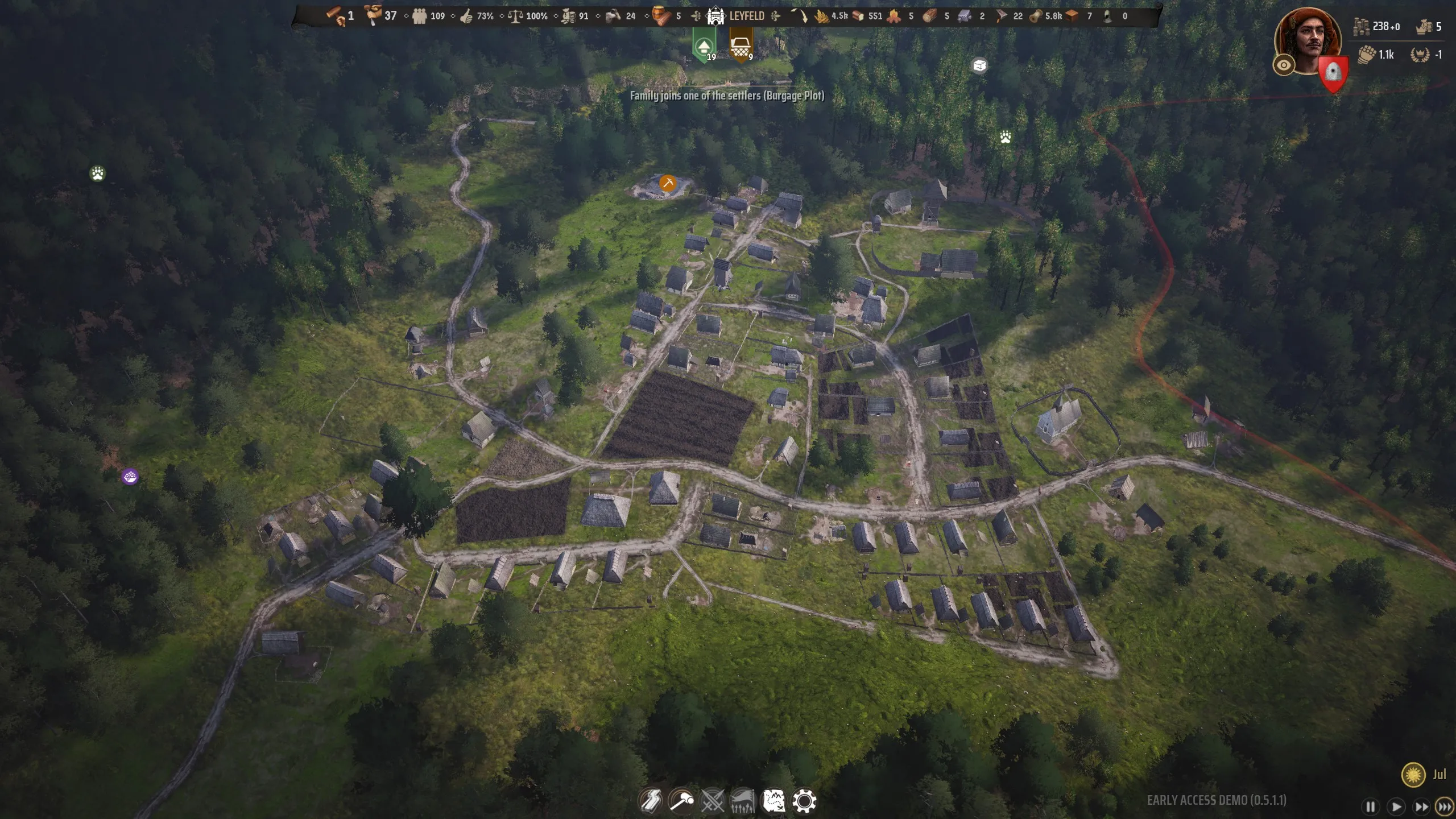Click the purple berries resource marker
Viewport: 1456px width, 819px height.
pos(130,477)
